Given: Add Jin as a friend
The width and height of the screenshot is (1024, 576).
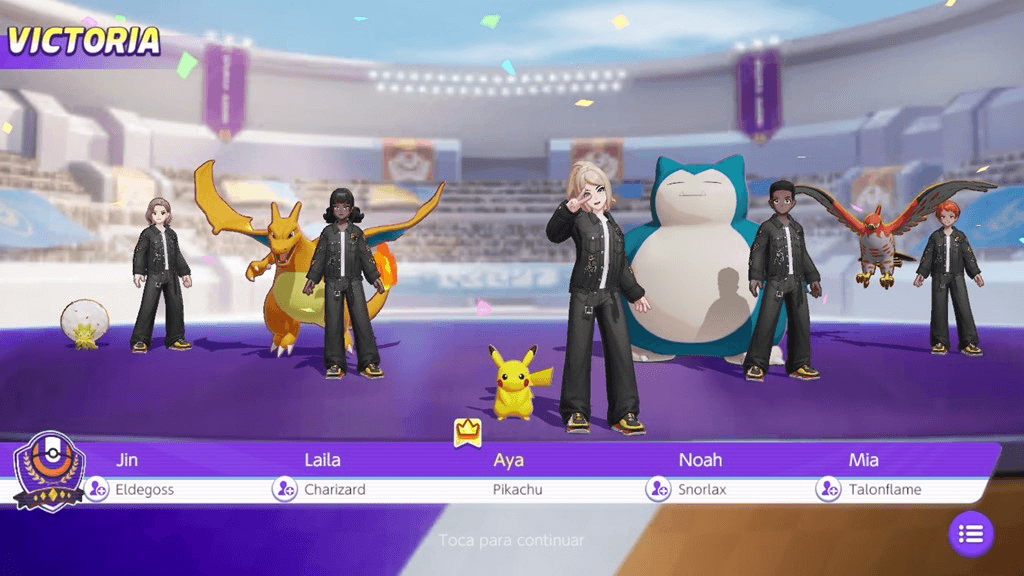Looking at the screenshot, I should pyautogui.click(x=96, y=489).
